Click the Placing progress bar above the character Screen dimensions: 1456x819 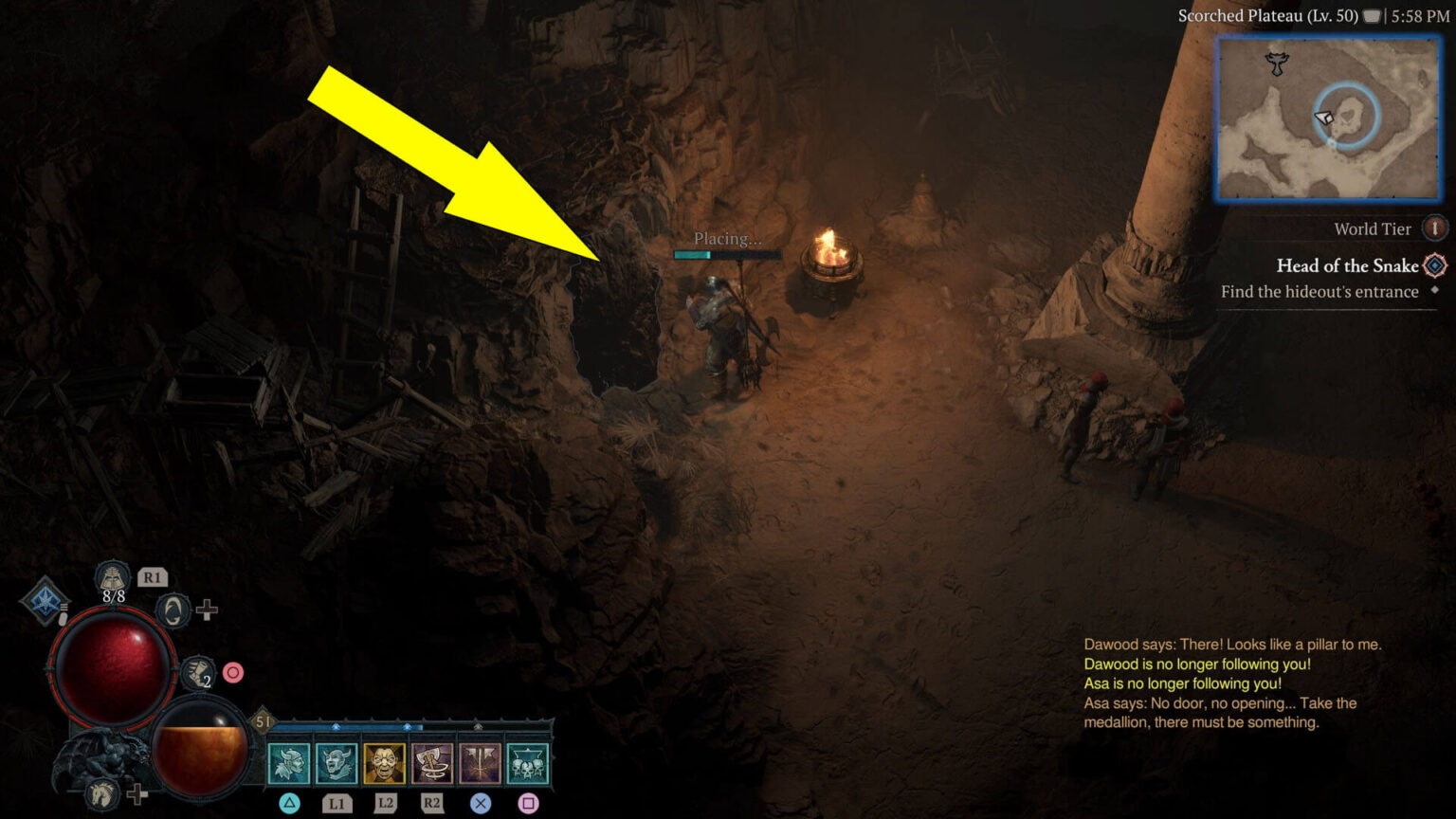pos(727,254)
